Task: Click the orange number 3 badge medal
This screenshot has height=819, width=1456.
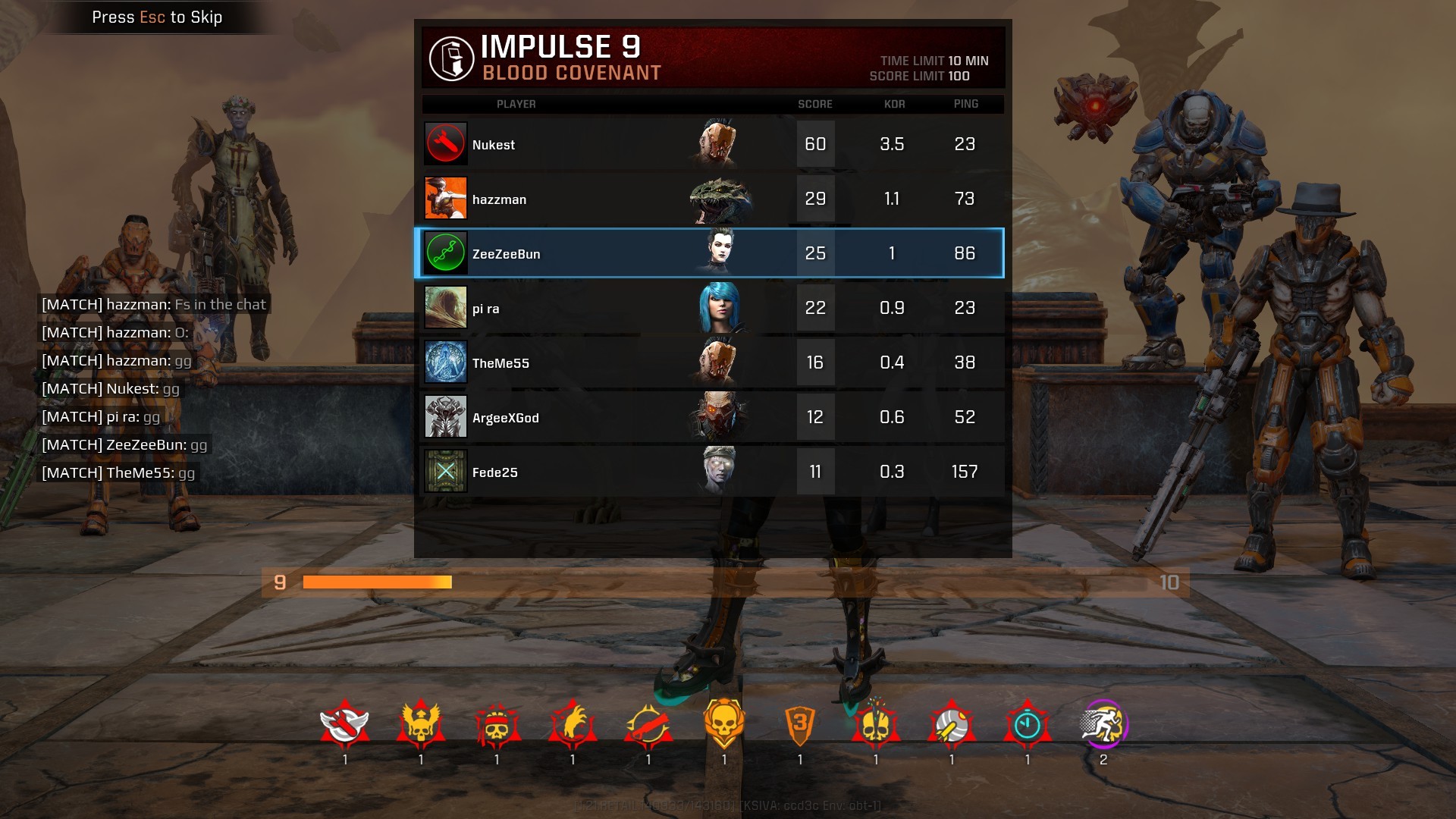Action: point(799,724)
